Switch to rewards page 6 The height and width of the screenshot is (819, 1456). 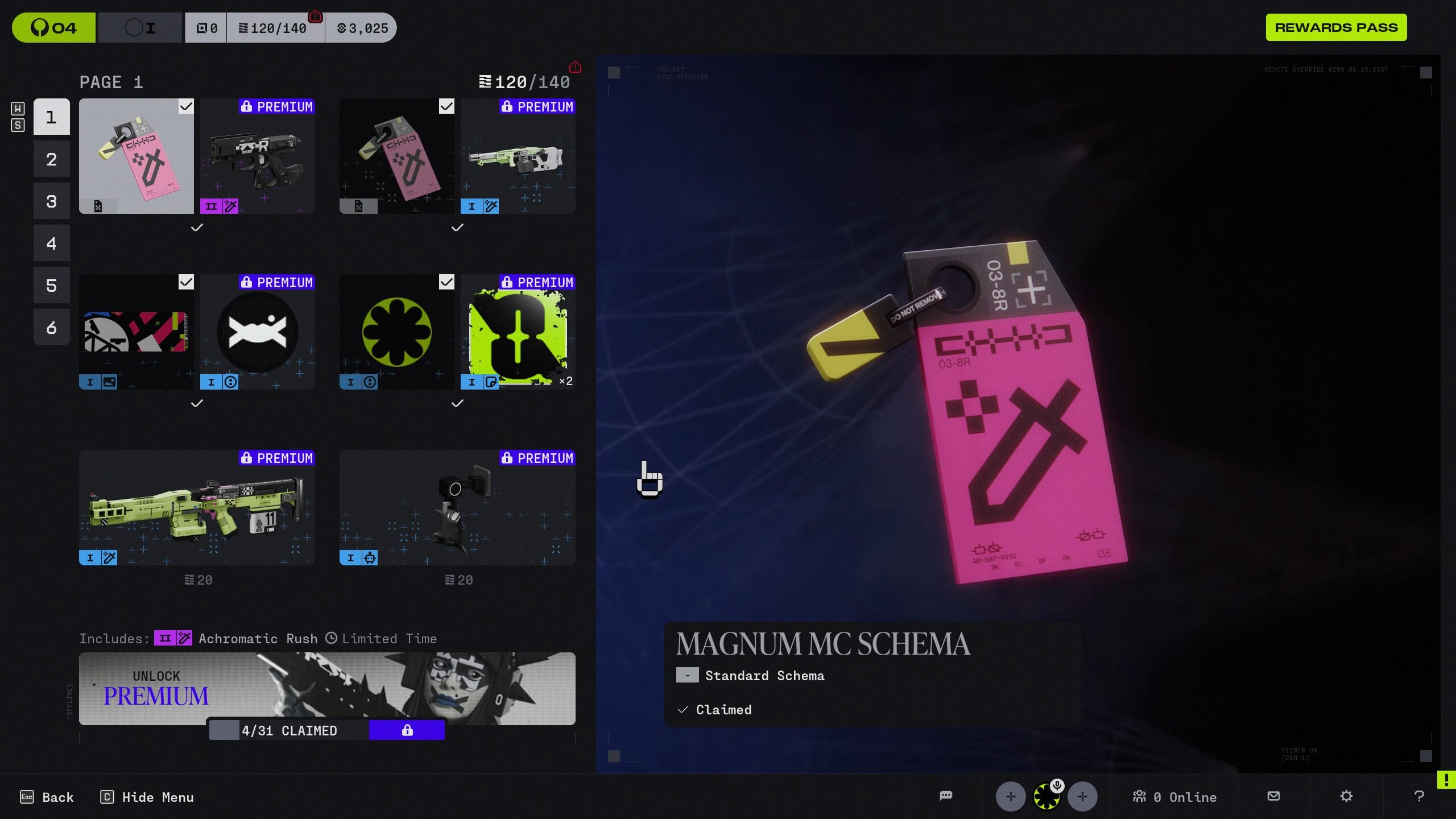pos(51,327)
